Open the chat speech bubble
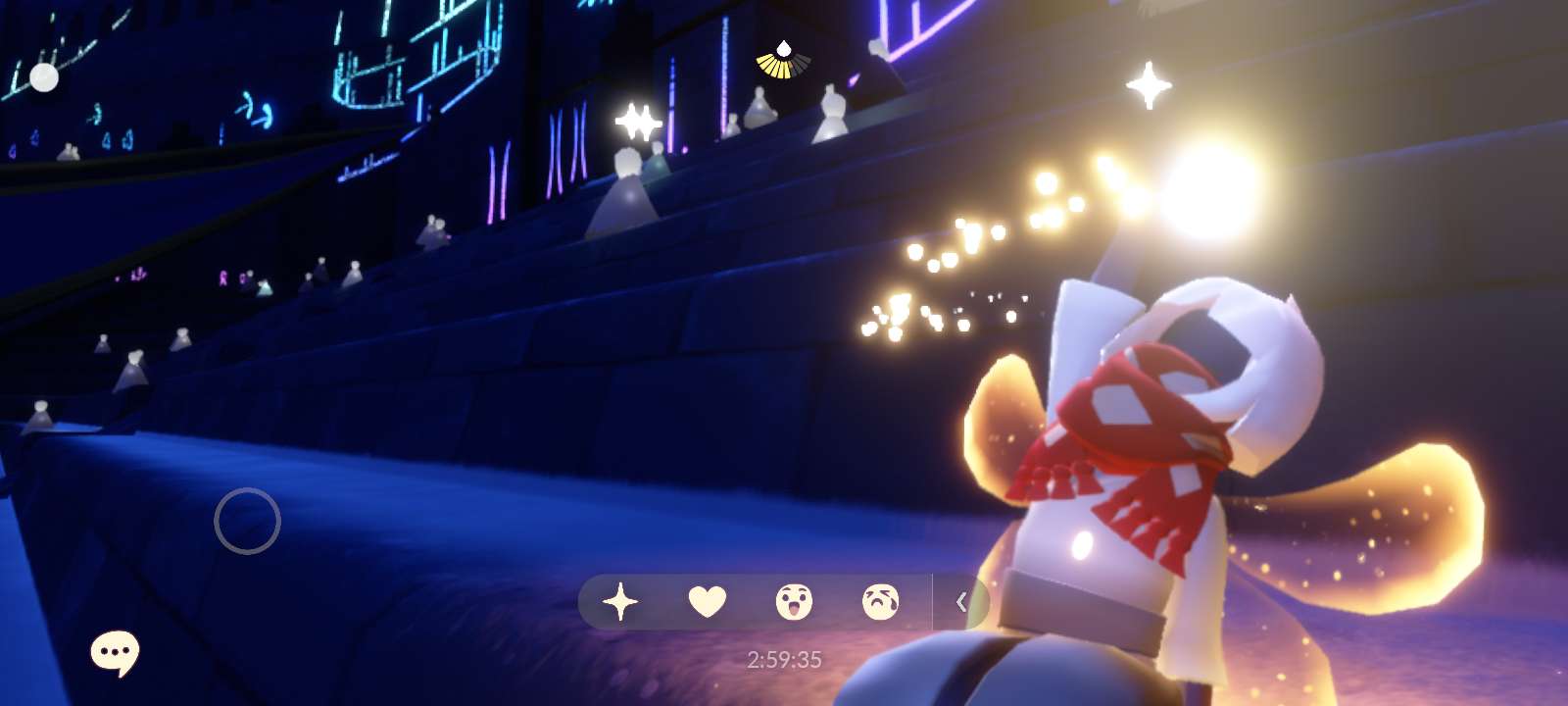Screen dimensions: 1568x706 (x=115, y=653)
